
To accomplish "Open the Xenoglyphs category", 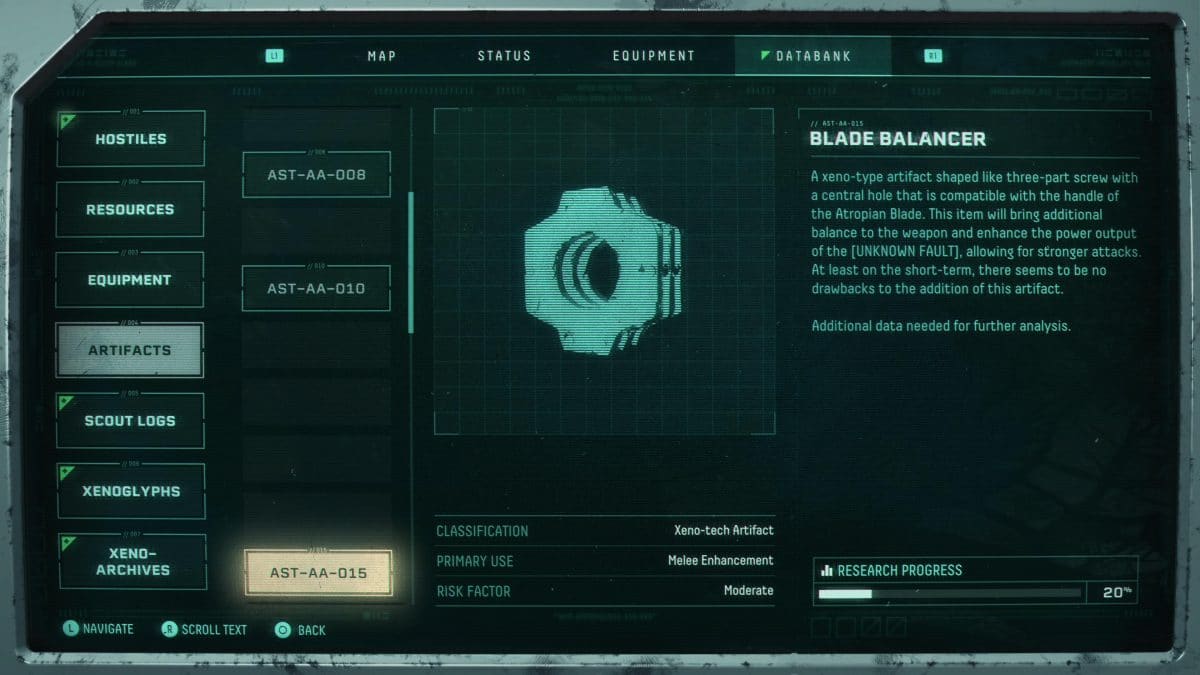I will (x=131, y=491).
